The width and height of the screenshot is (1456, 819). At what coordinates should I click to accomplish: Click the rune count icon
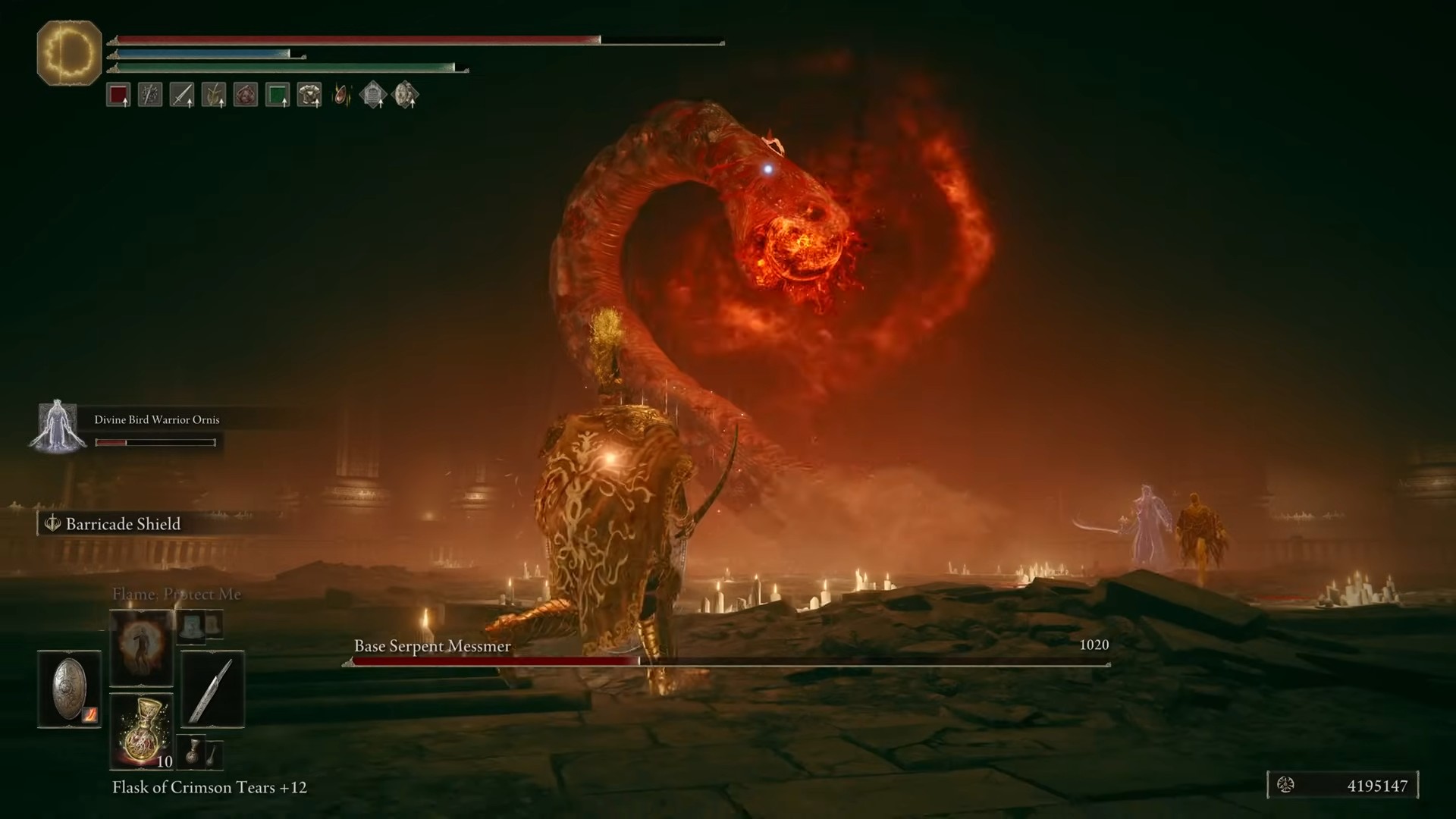point(1285,786)
